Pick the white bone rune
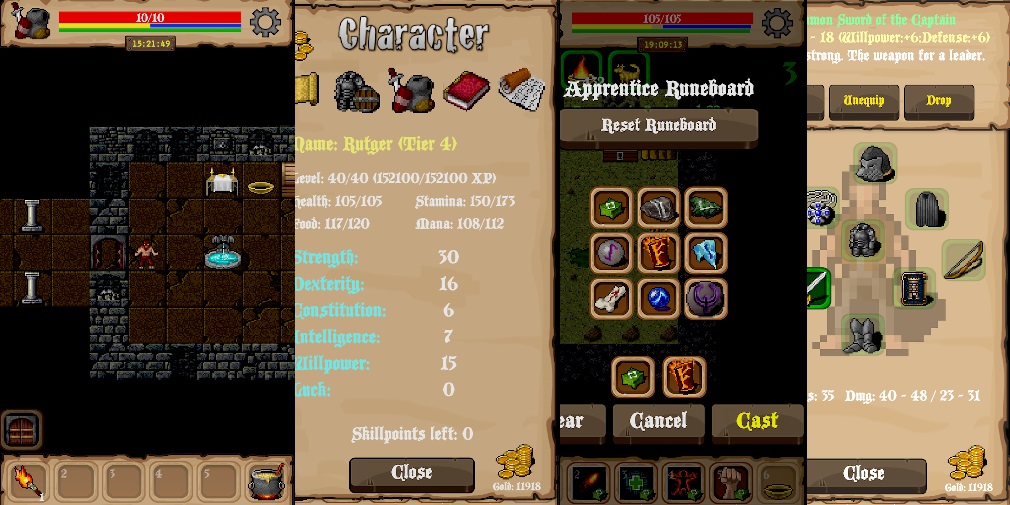1010x505 pixels. (x=611, y=298)
